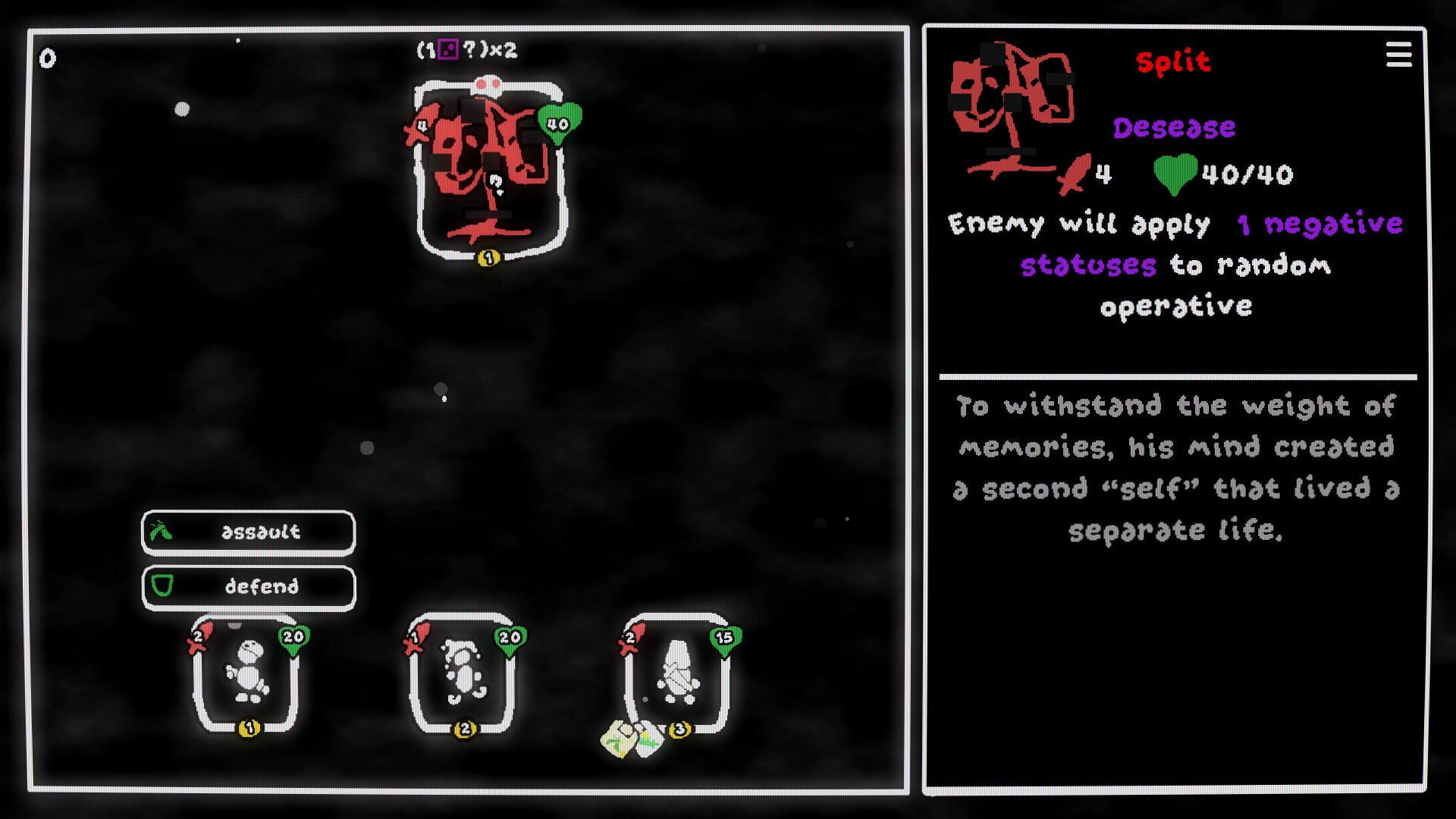The image size is (1456, 819).
Task: Click the green 40 heart on the enemy card
Action: tap(558, 121)
